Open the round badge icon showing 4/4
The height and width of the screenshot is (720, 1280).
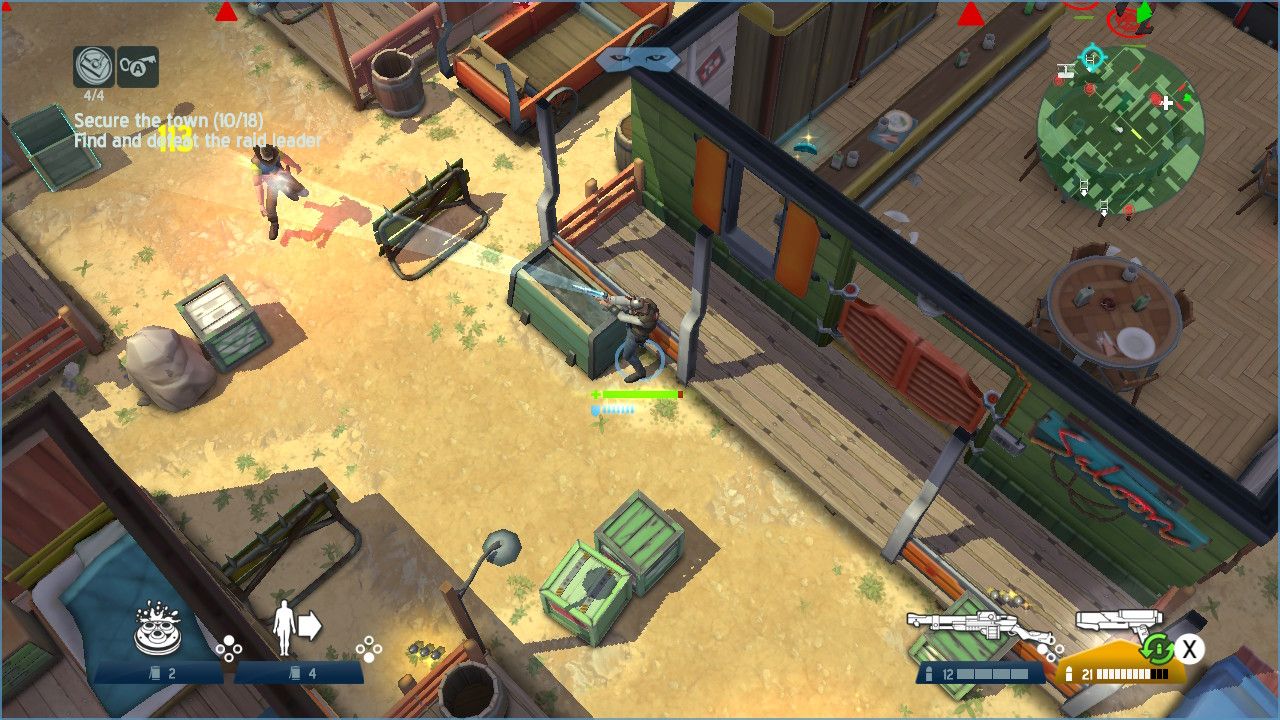click(x=93, y=67)
